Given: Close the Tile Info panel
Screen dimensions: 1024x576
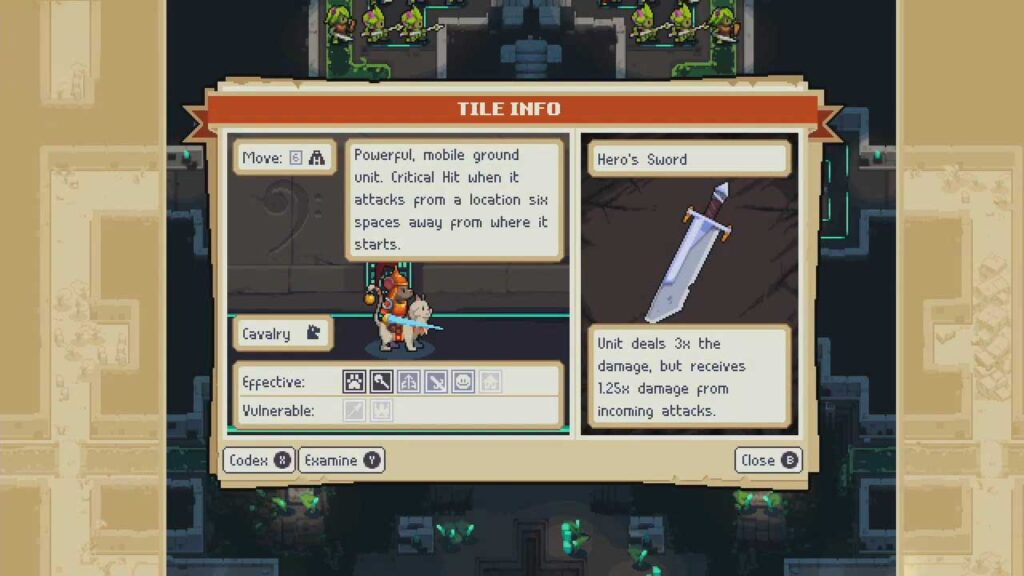Looking at the screenshot, I should click(768, 460).
